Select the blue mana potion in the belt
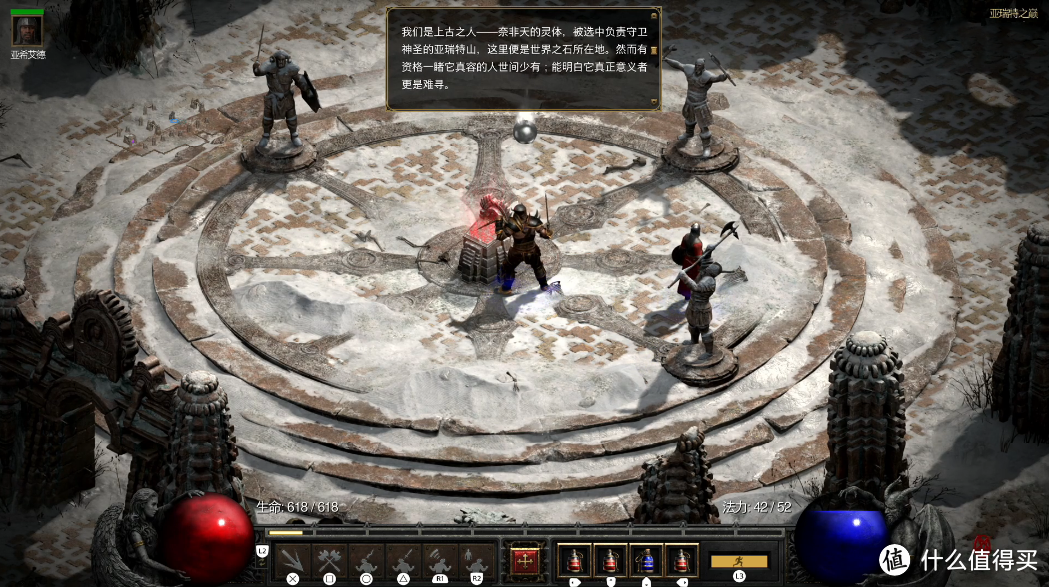Screen dimensions: 1049x587 pyautogui.click(x=645, y=561)
